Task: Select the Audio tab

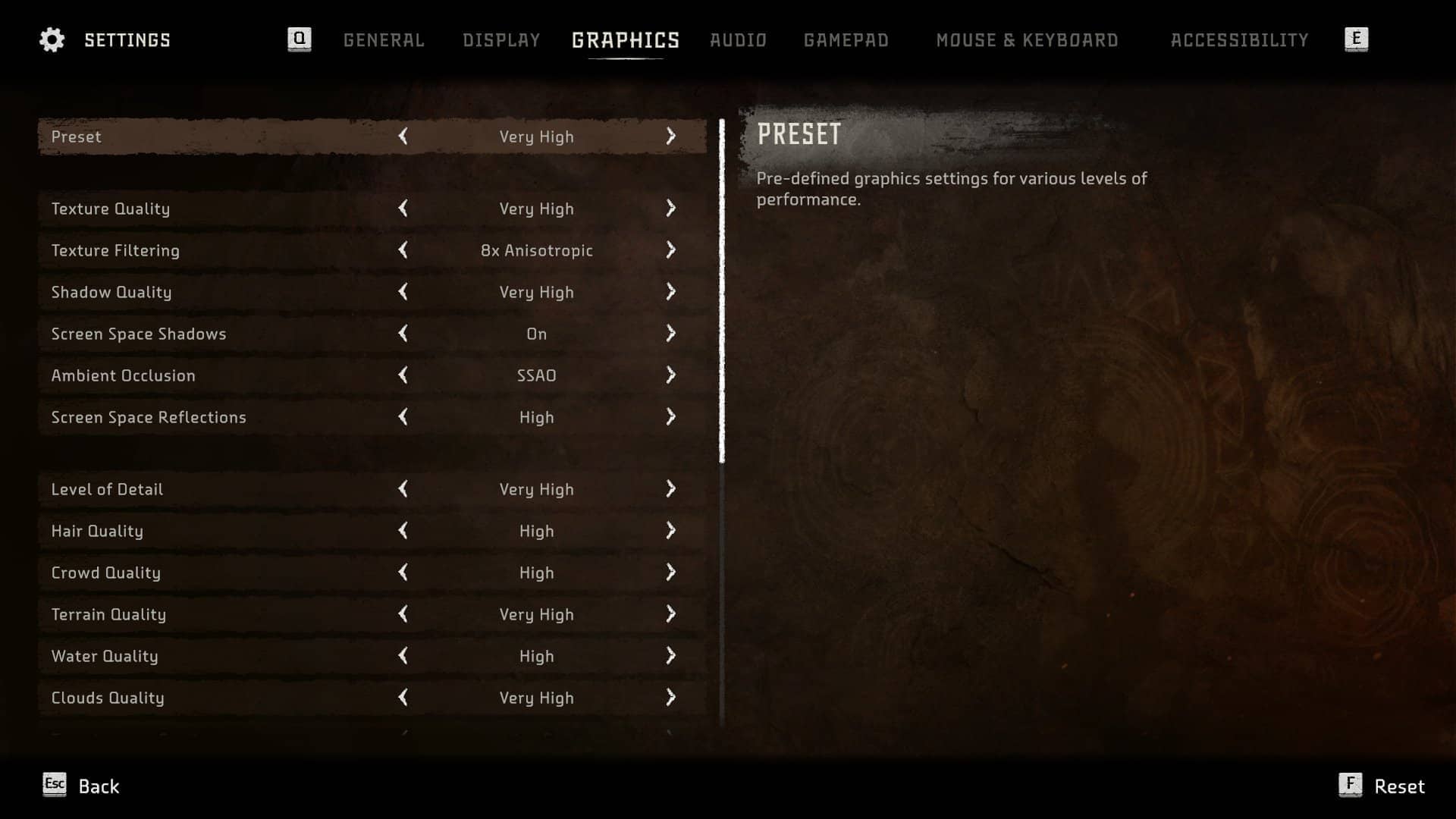Action: [738, 40]
